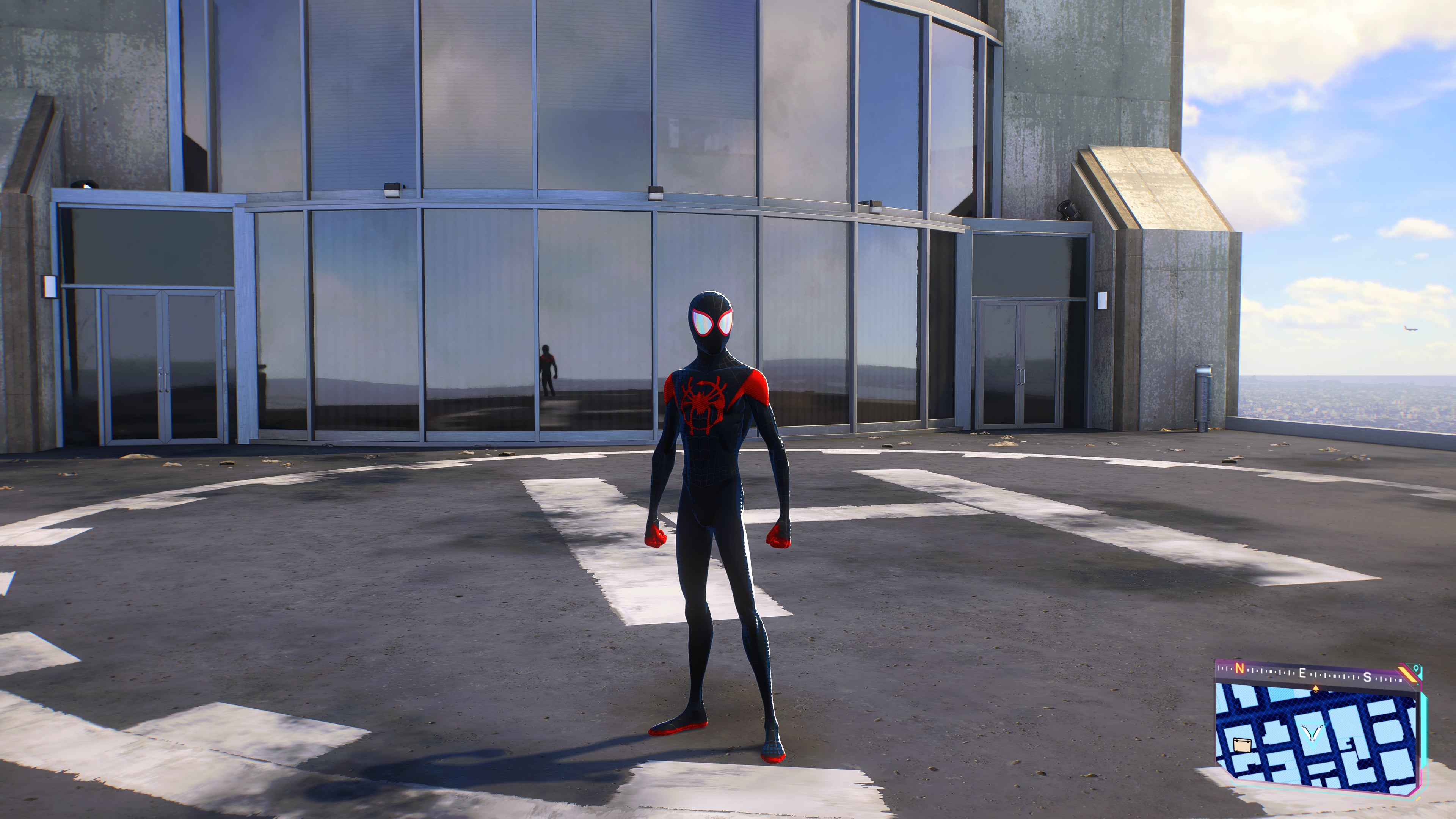Click the map pin icon beside the compass
Viewport: 1456px width, 819px height.
coord(1417,669)
